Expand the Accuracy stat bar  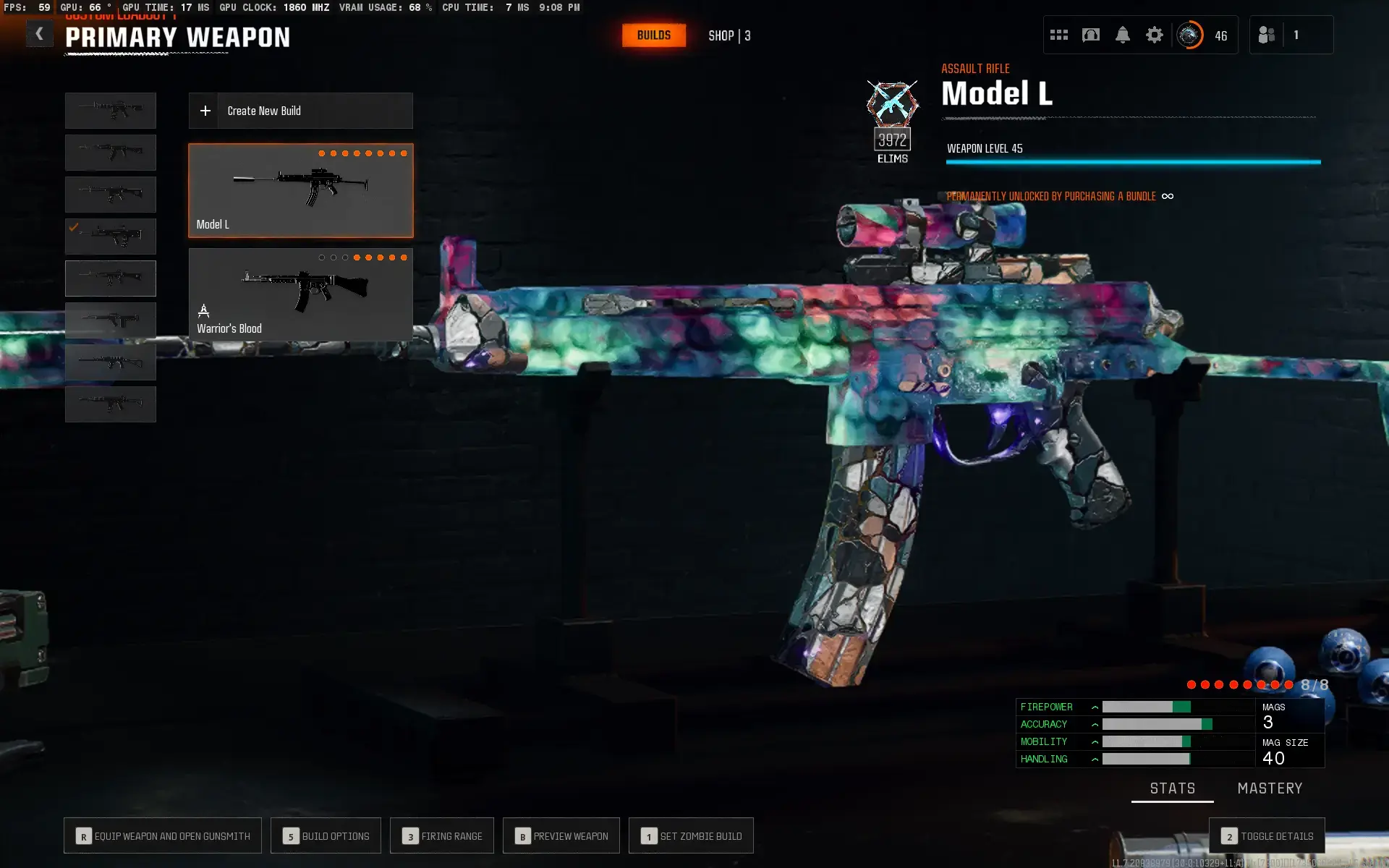[1094, 724]
